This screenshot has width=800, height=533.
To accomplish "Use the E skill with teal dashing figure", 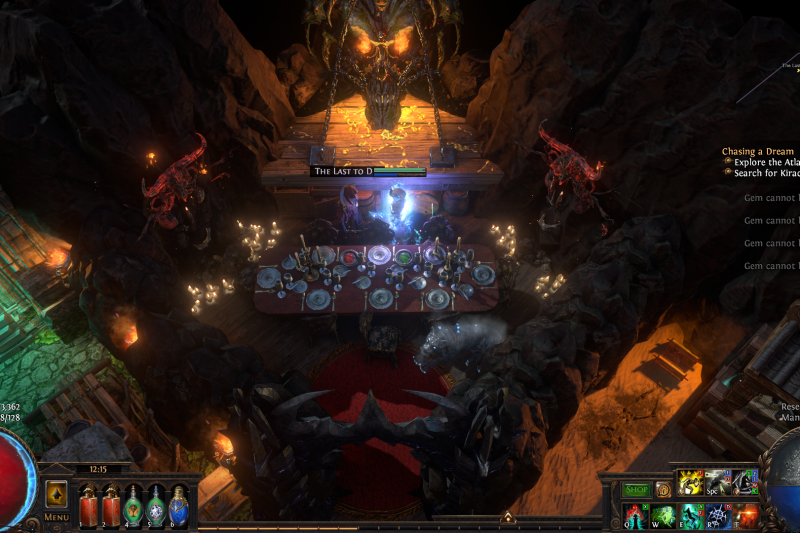I will click(x=690, y=516).
